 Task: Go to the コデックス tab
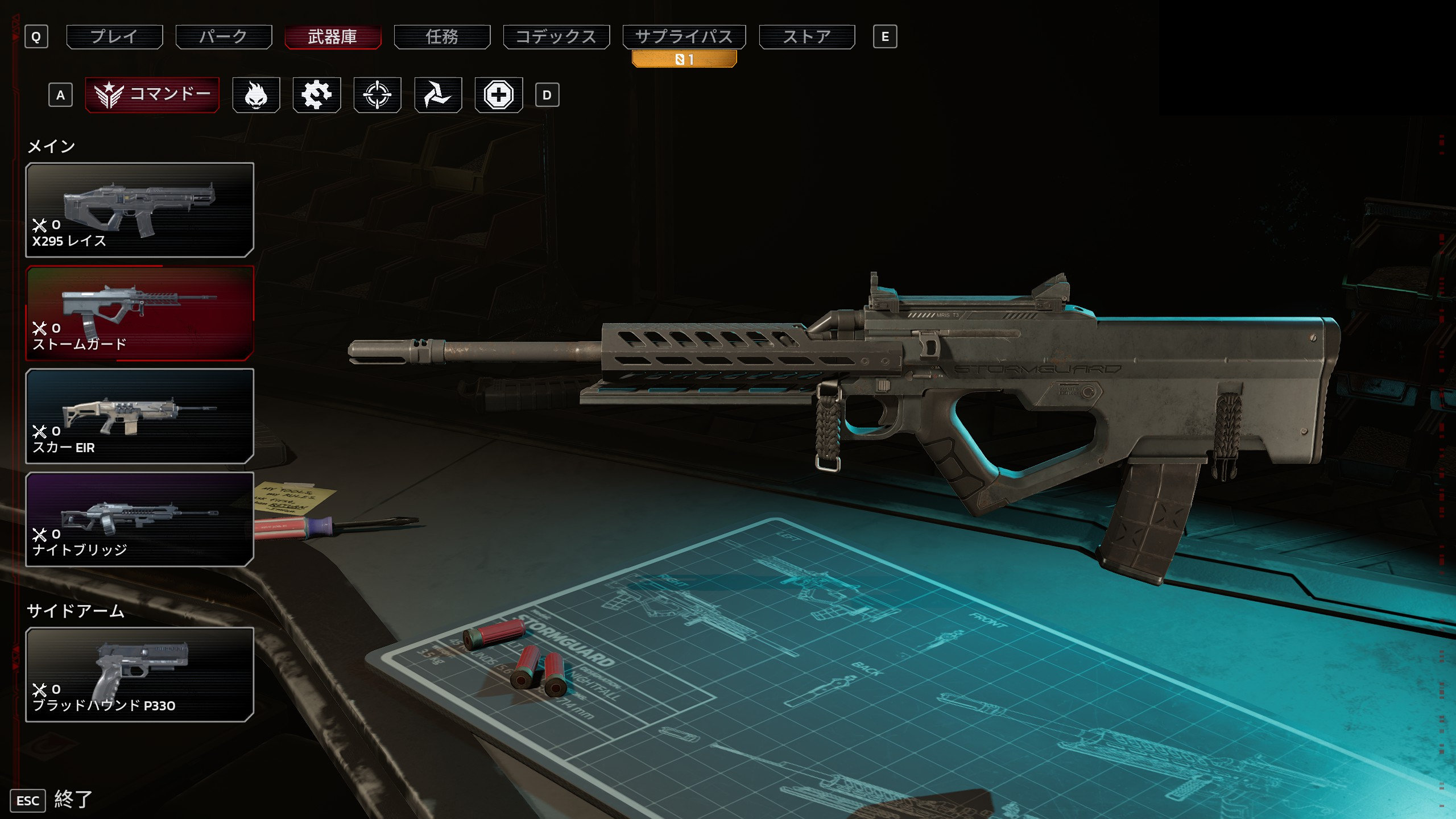(x=556, y=37)
